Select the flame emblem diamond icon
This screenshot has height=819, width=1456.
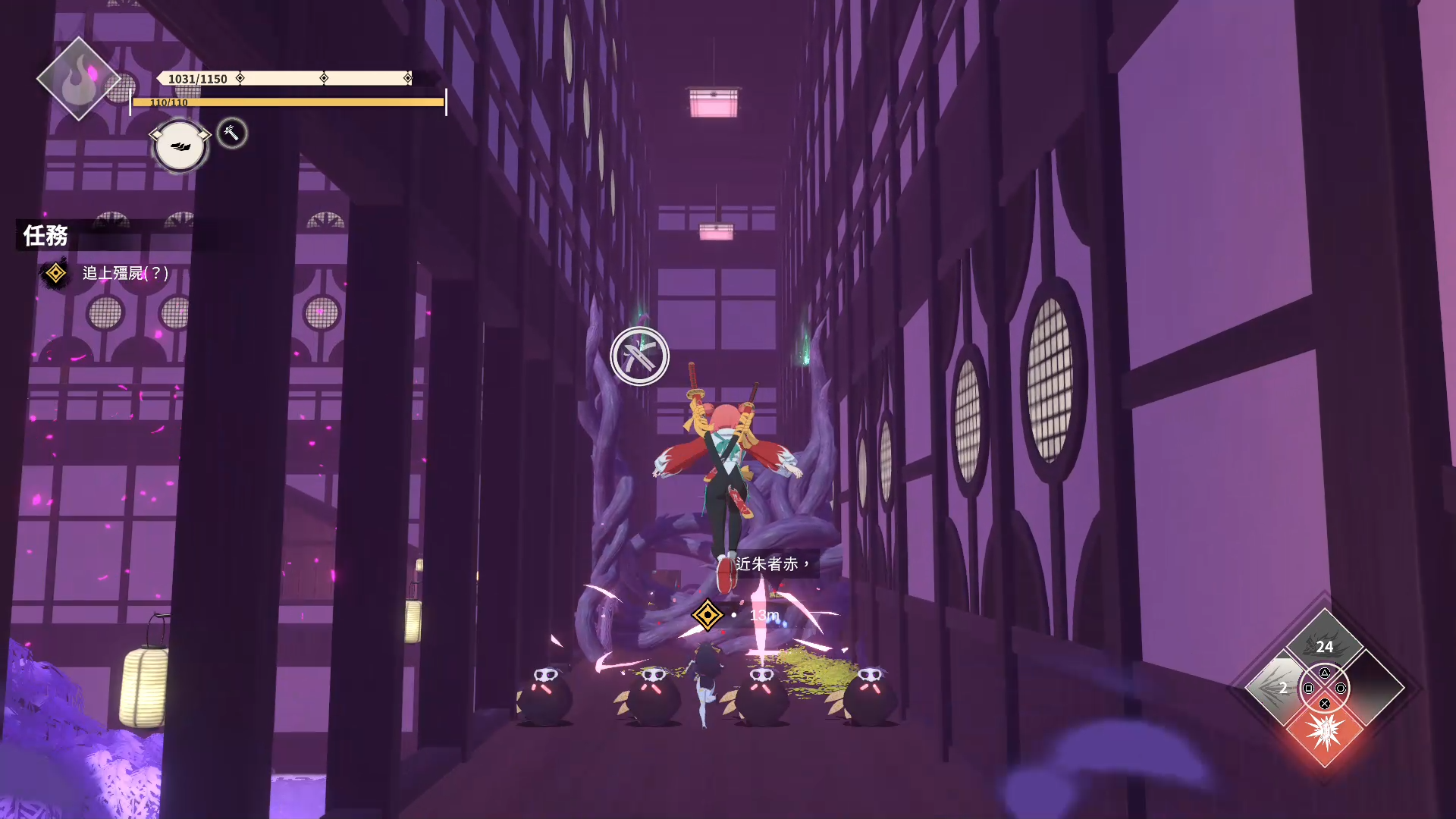point(78,79)
